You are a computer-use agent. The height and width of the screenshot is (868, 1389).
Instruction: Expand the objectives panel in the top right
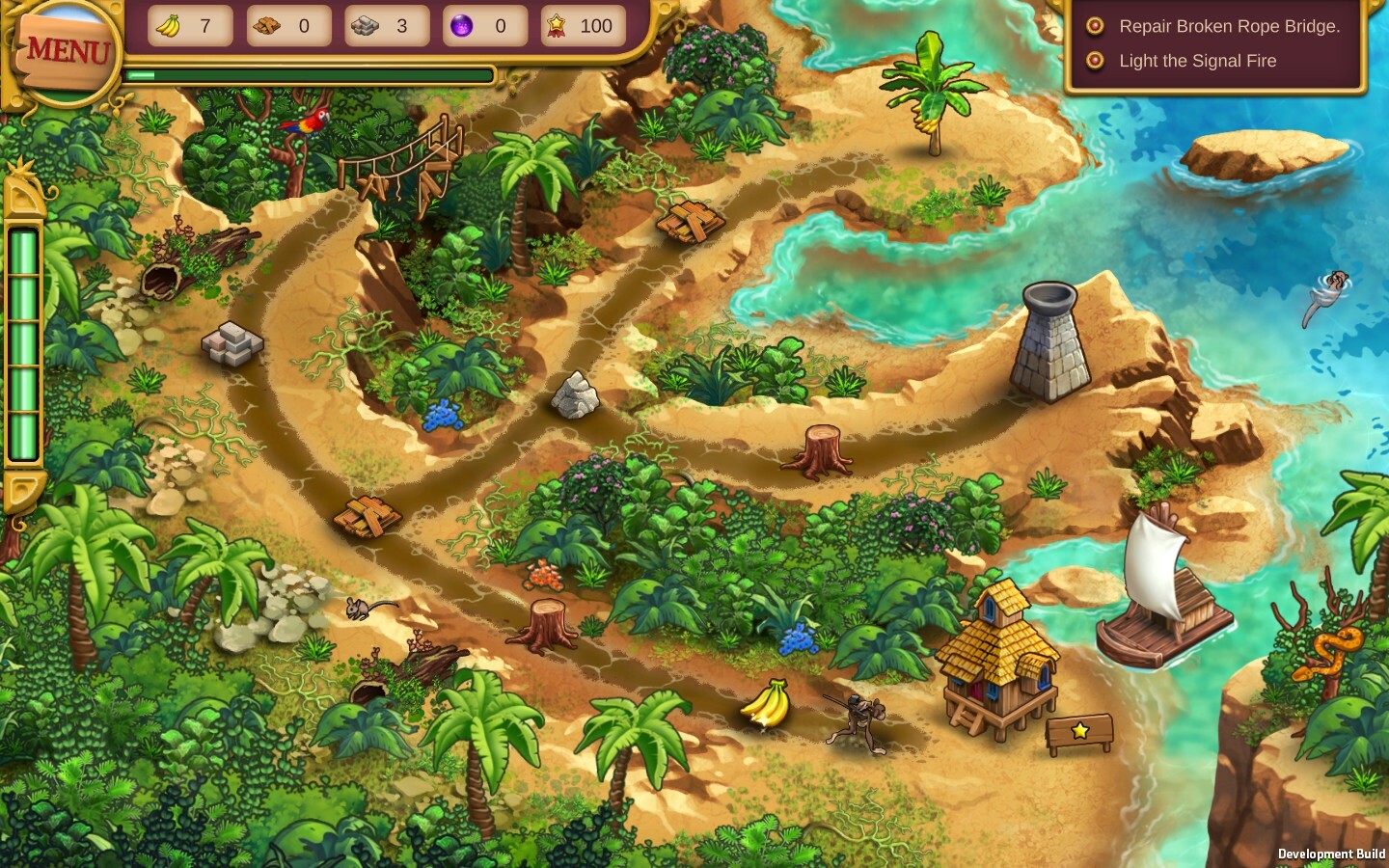[x=1215, y=43]
